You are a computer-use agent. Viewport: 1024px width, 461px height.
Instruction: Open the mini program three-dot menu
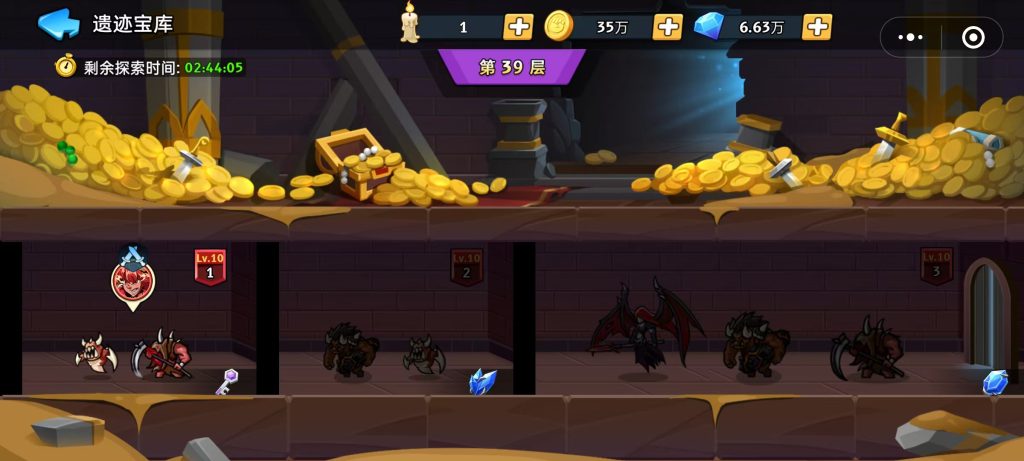(911, 37)
